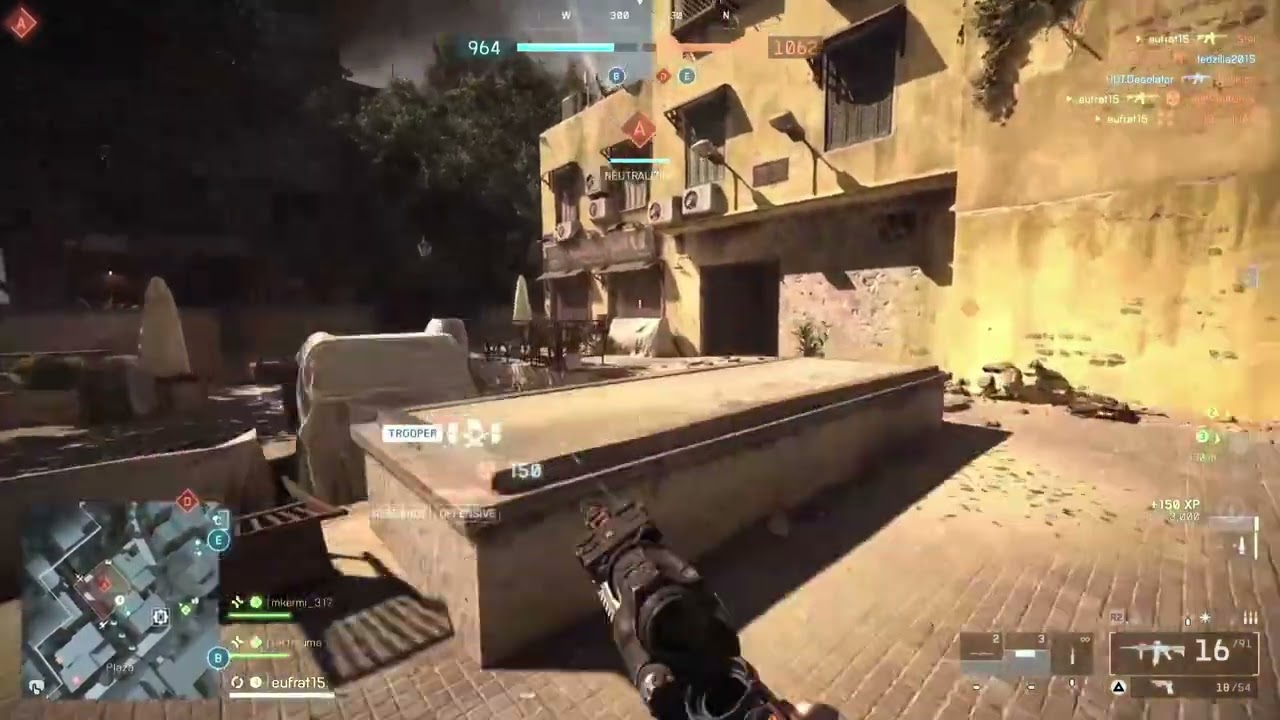Select eufrat15 in the squad list
Screen dimensions: 1280x720
(297, 683)
